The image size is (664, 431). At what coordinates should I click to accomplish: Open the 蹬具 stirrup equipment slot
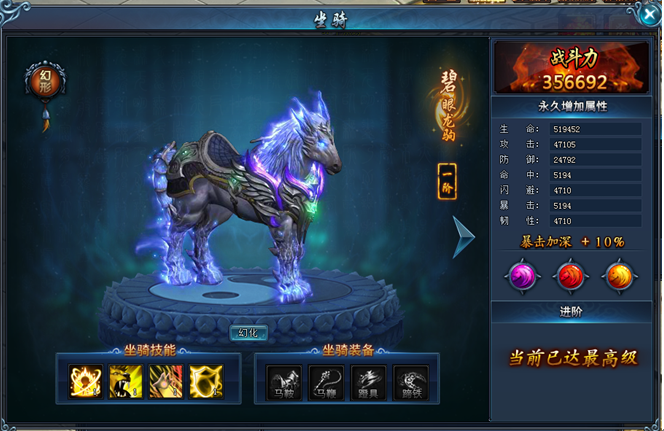point(368,382)
